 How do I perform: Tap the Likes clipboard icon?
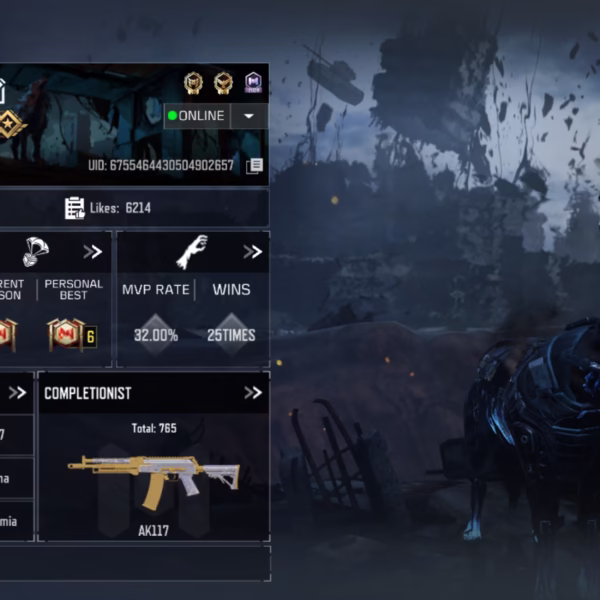(x=74, y=208)
